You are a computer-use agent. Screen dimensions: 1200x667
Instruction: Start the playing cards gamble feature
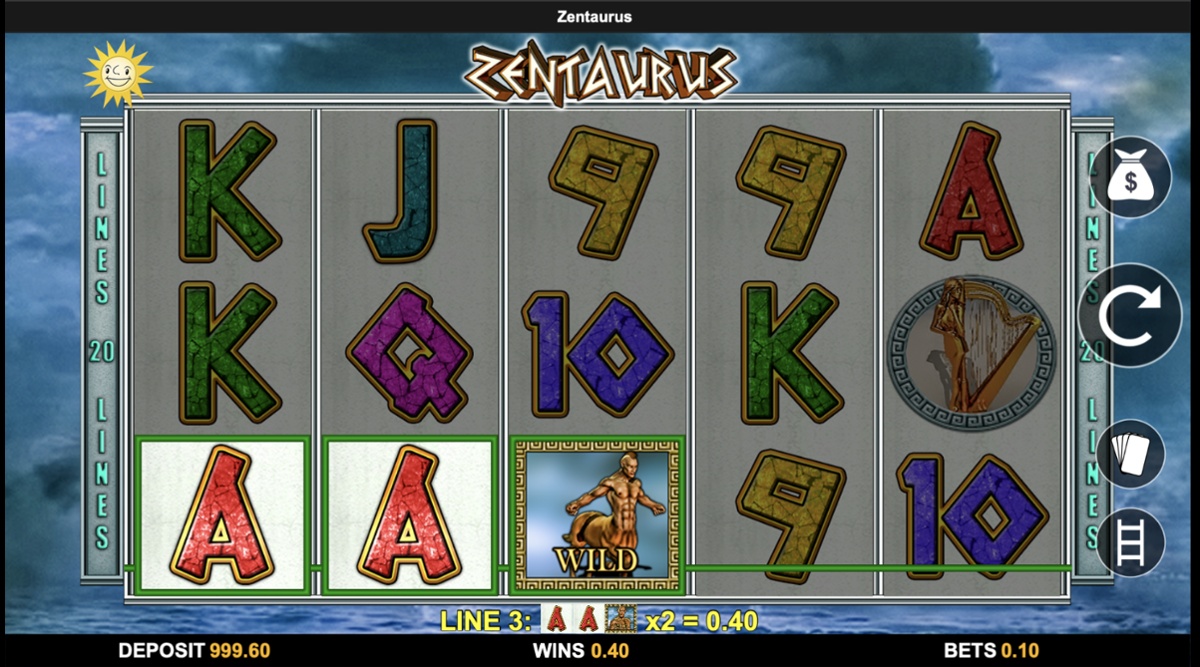pyautogui.click(x=1131, y=453)
